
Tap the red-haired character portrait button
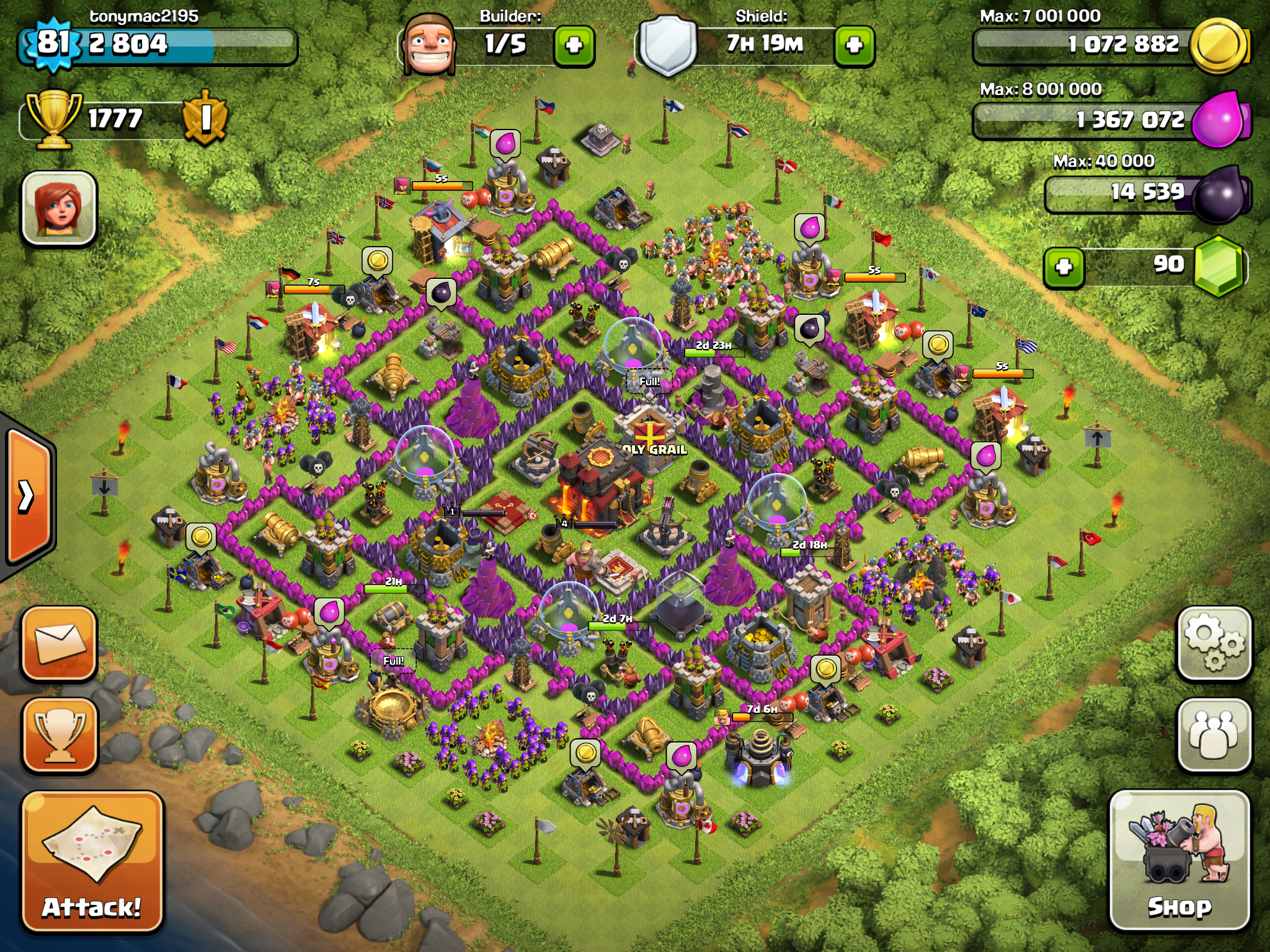(60, 208)
